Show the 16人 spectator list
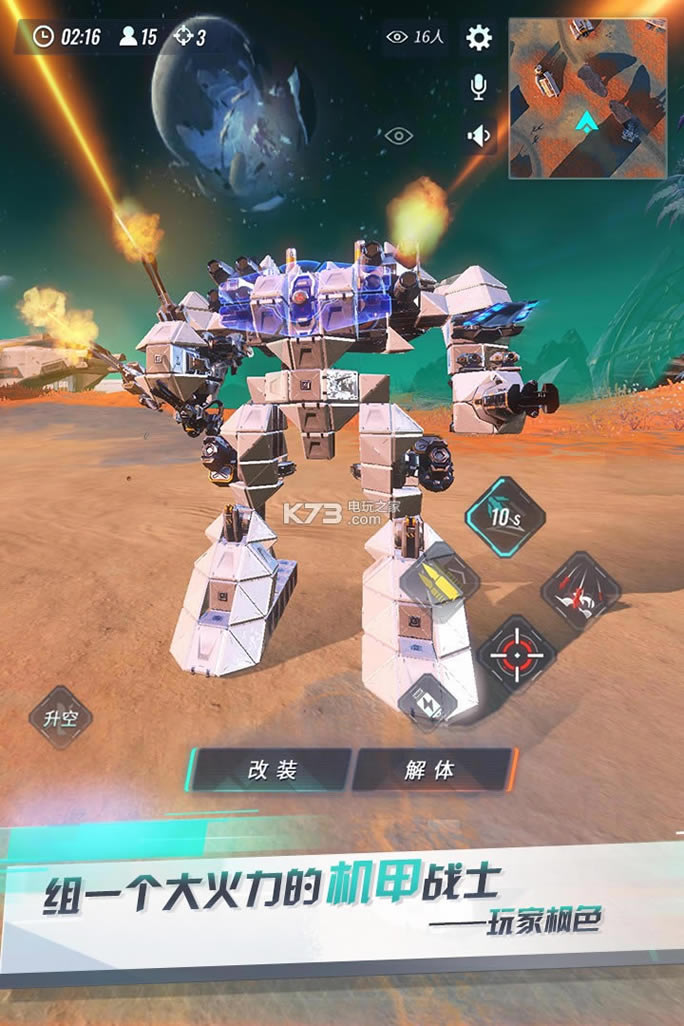The width and height of the screenshot is (684, 1026). coord(415,37)
